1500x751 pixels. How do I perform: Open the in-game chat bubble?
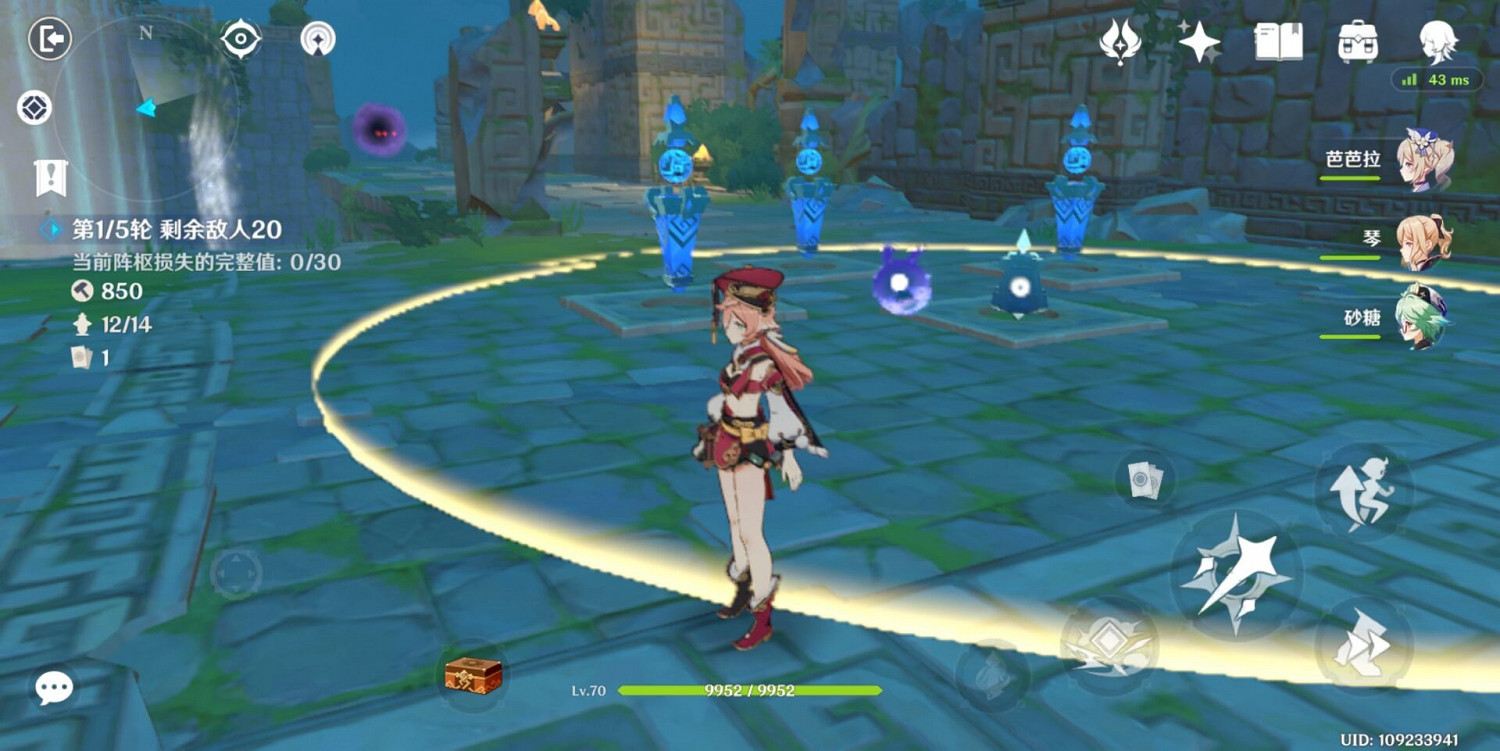(53, 687)
